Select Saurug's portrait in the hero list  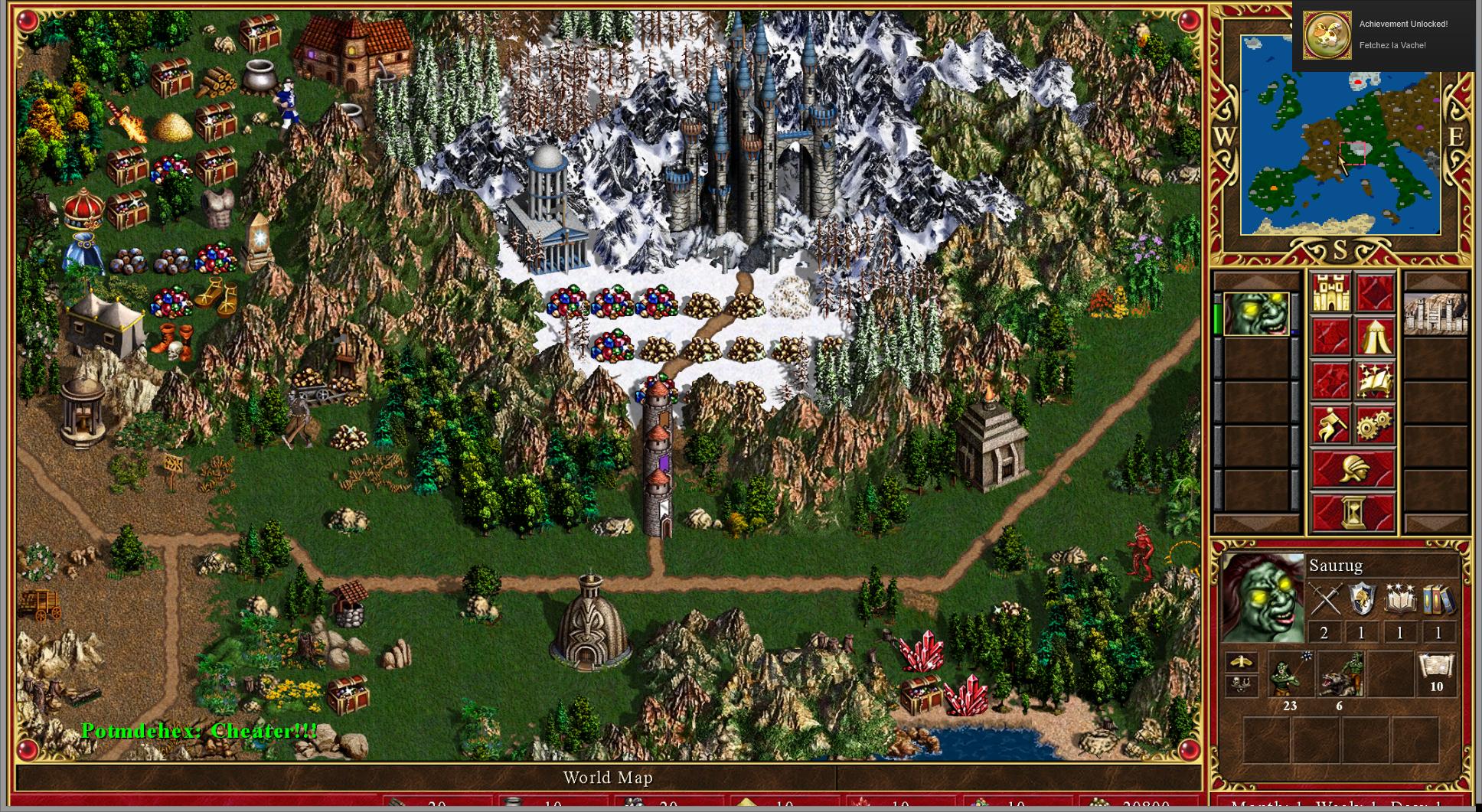click(x=1256, y=314)
